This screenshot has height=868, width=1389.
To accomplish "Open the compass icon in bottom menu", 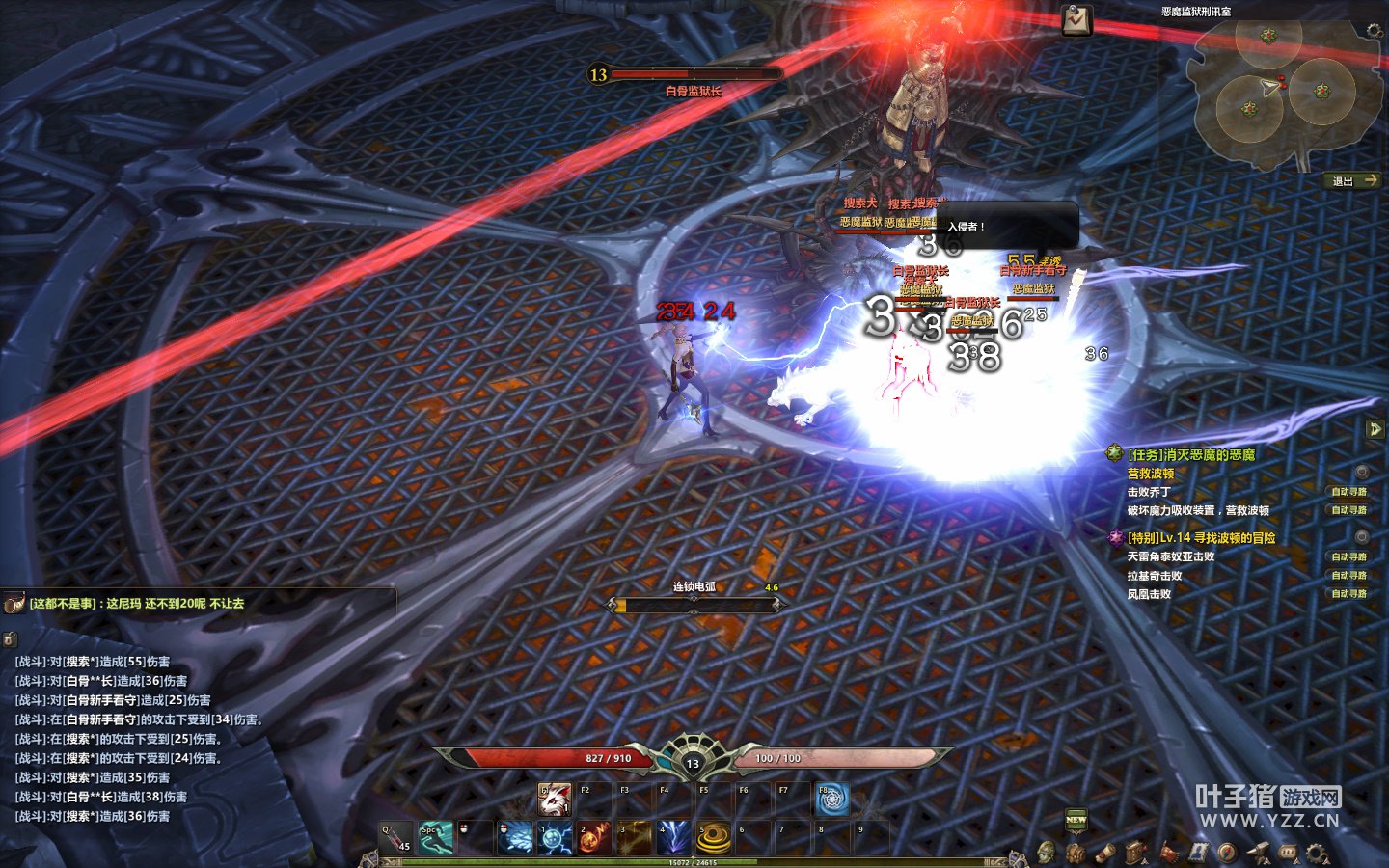I will 1227,853.
